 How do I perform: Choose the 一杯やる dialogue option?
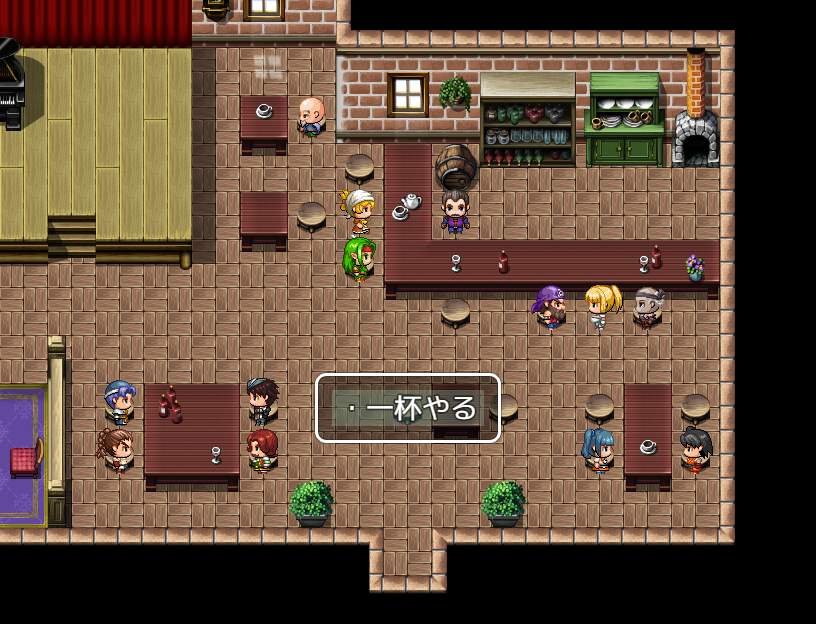click(x=408, y=408)
